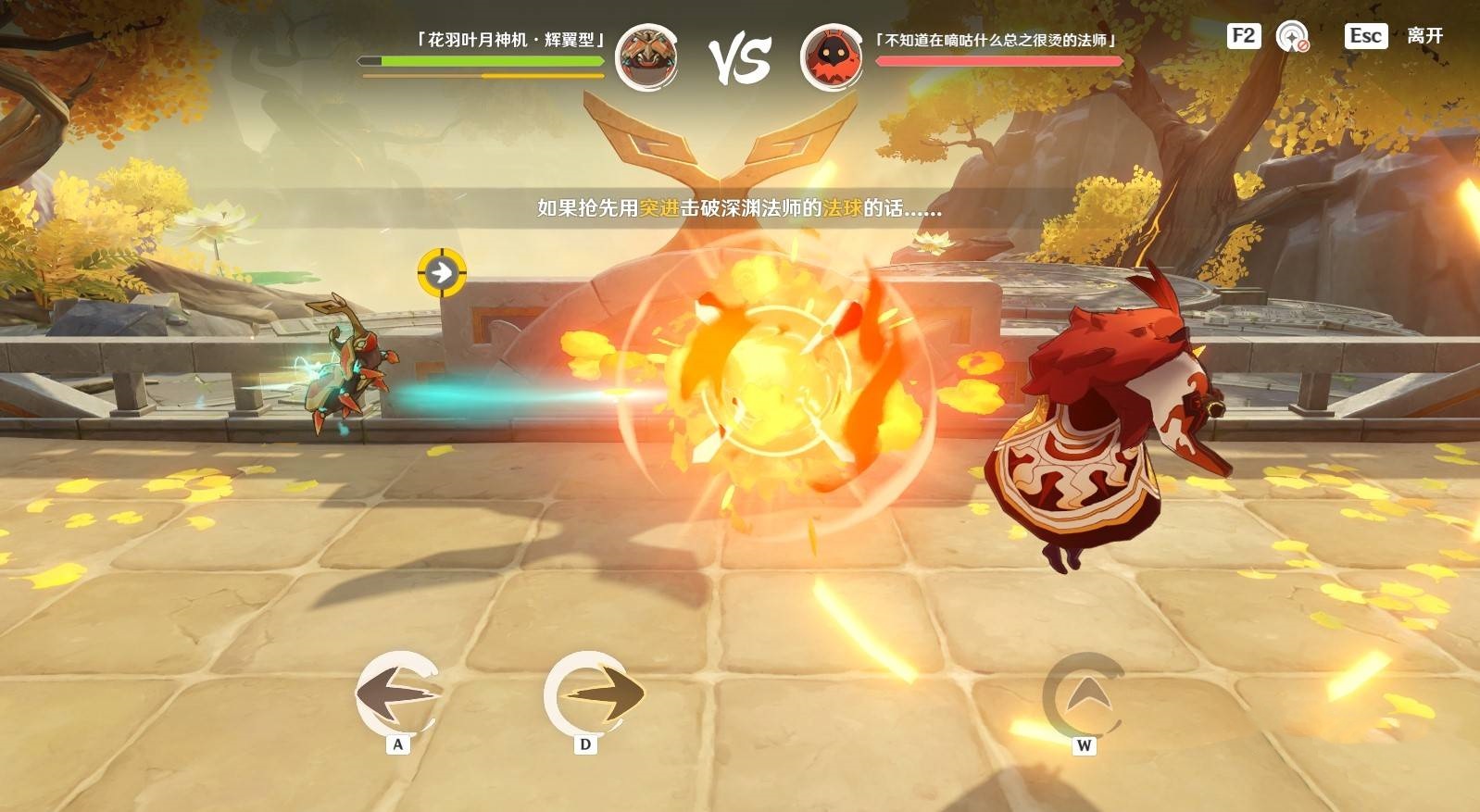Click the yellow dash-arrow crosshair marker

point(442,273)
